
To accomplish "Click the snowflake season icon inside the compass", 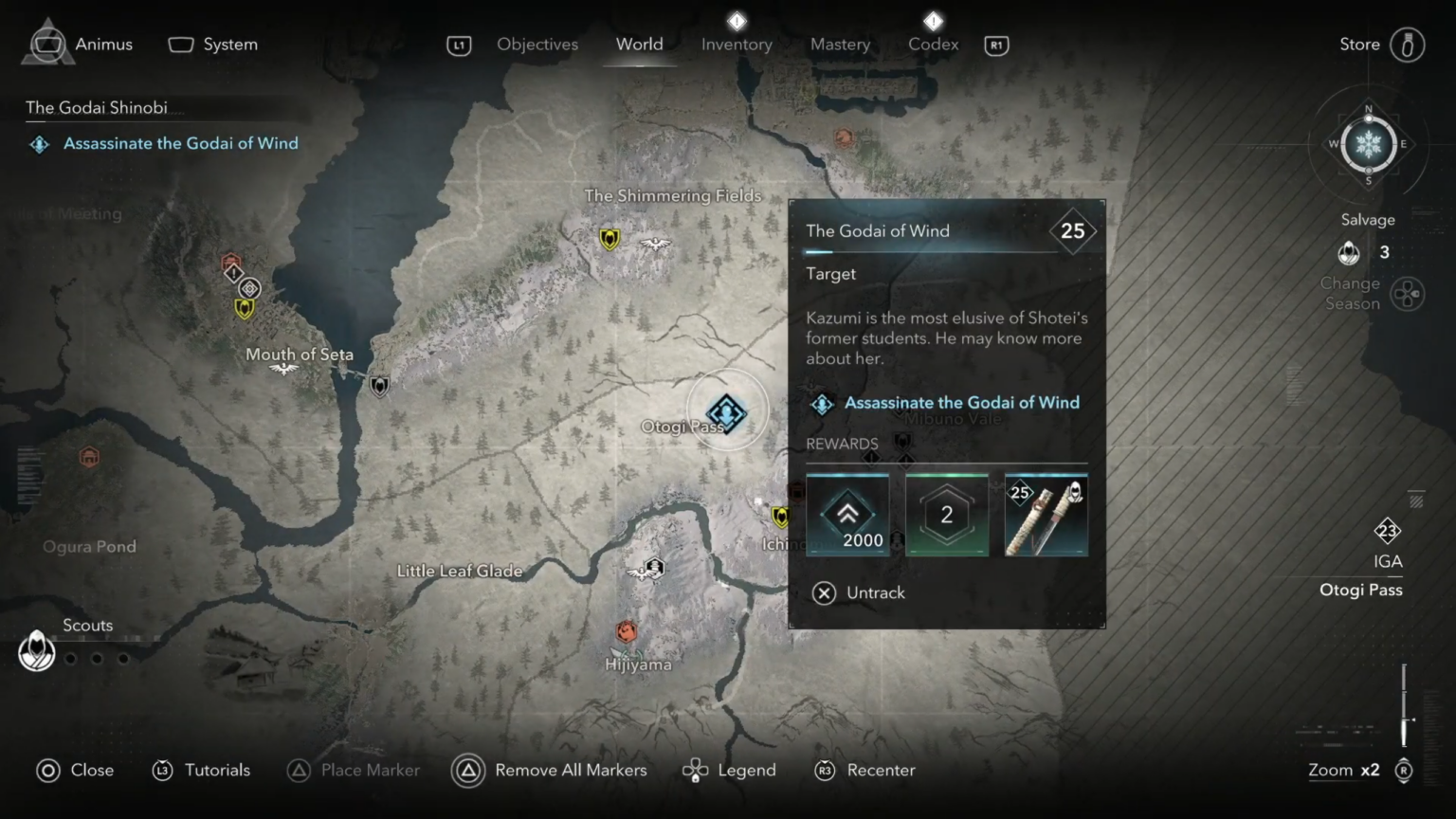I will pyautogui.click(x=1368, y=145).
